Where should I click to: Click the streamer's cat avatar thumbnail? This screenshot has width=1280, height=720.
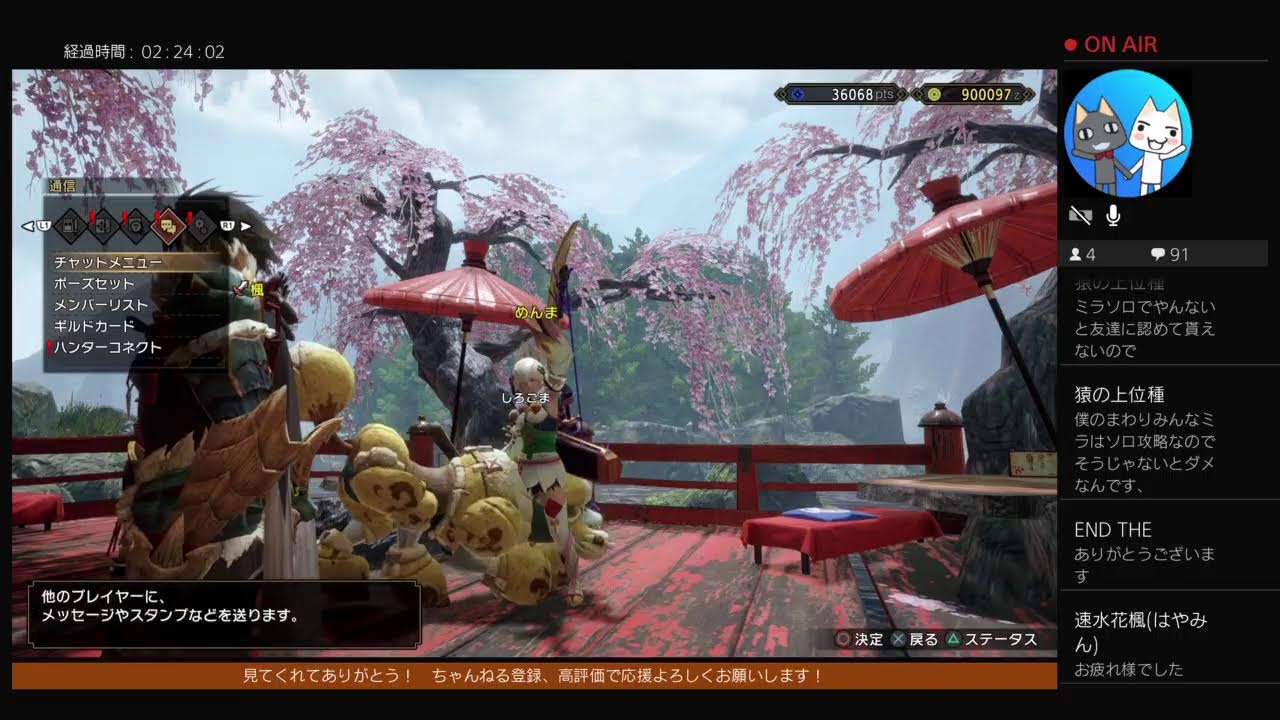click(x=1127, y=133)
